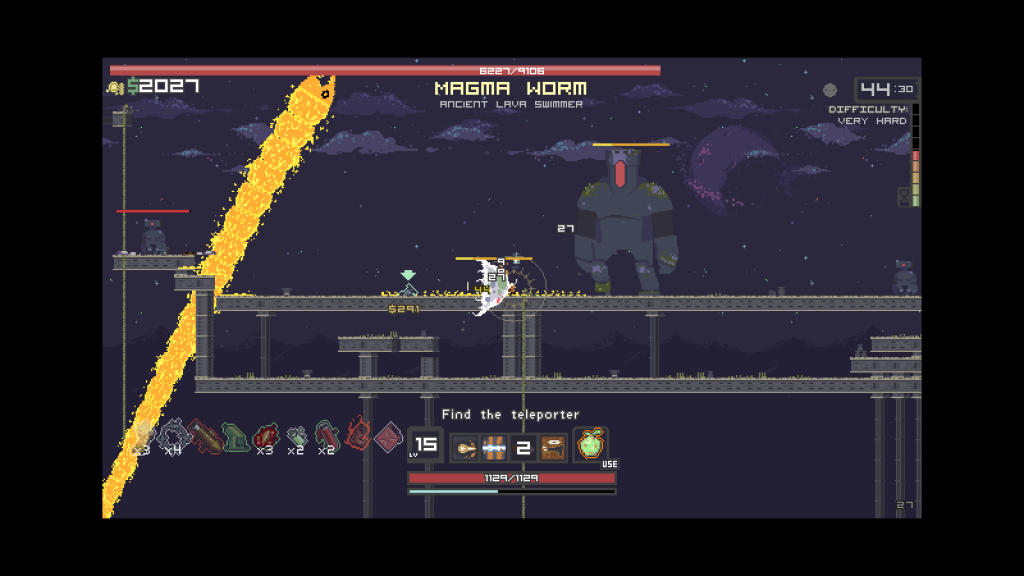The image size is (1024, 576).
Task: Click the Find the teleporter objective text
Action: tap(510, 414)
